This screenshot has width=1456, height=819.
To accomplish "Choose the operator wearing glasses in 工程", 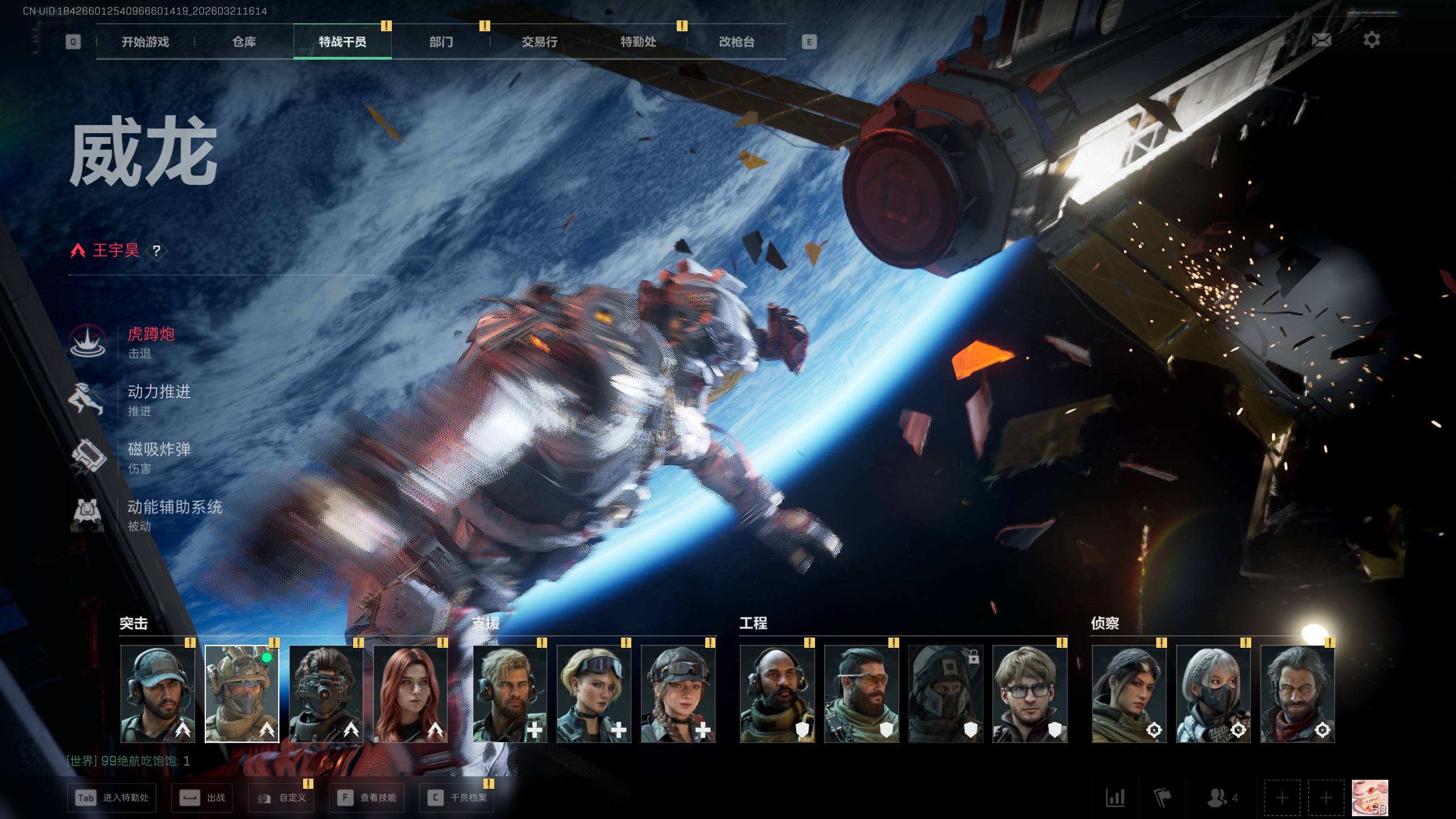I will [x=1029, y=694].
